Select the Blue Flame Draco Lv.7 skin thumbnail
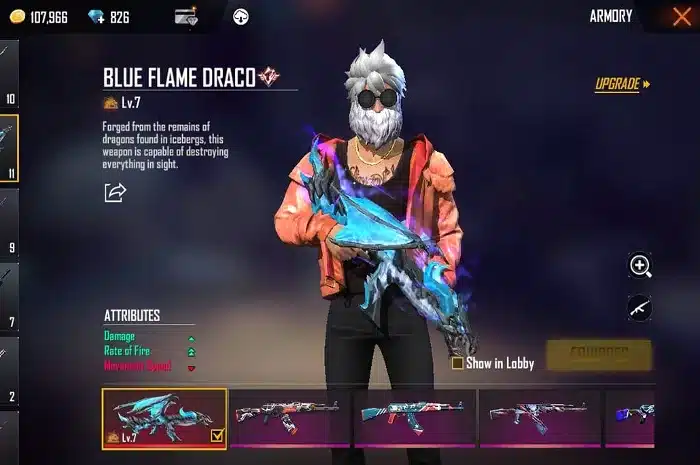Image resolution: width=700 pixels, height=465 pixels. tap(164, 417)
